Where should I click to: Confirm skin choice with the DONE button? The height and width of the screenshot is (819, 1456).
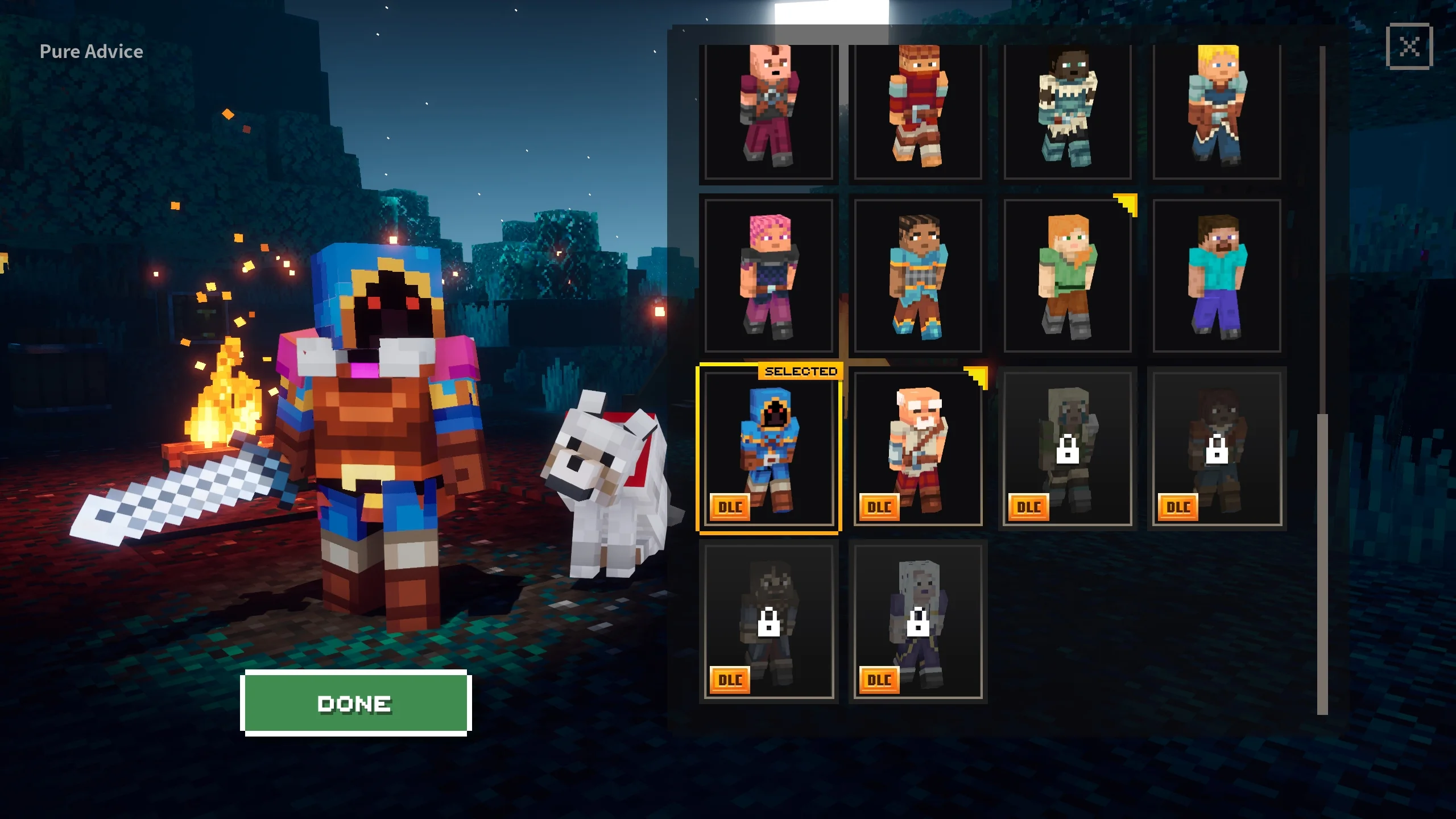click(x=355, y=703)
